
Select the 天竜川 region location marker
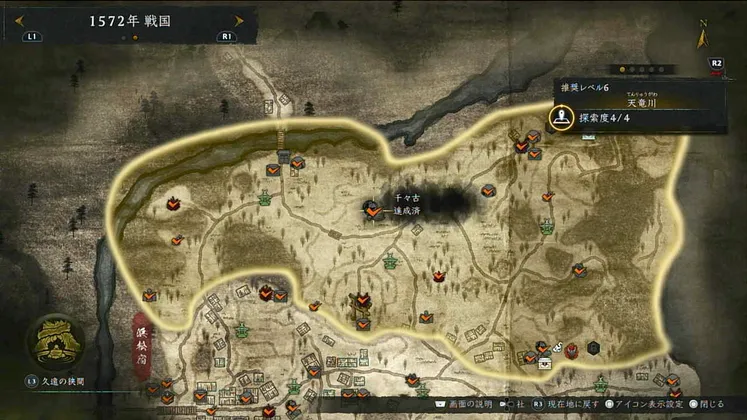[x=562, y=116]
